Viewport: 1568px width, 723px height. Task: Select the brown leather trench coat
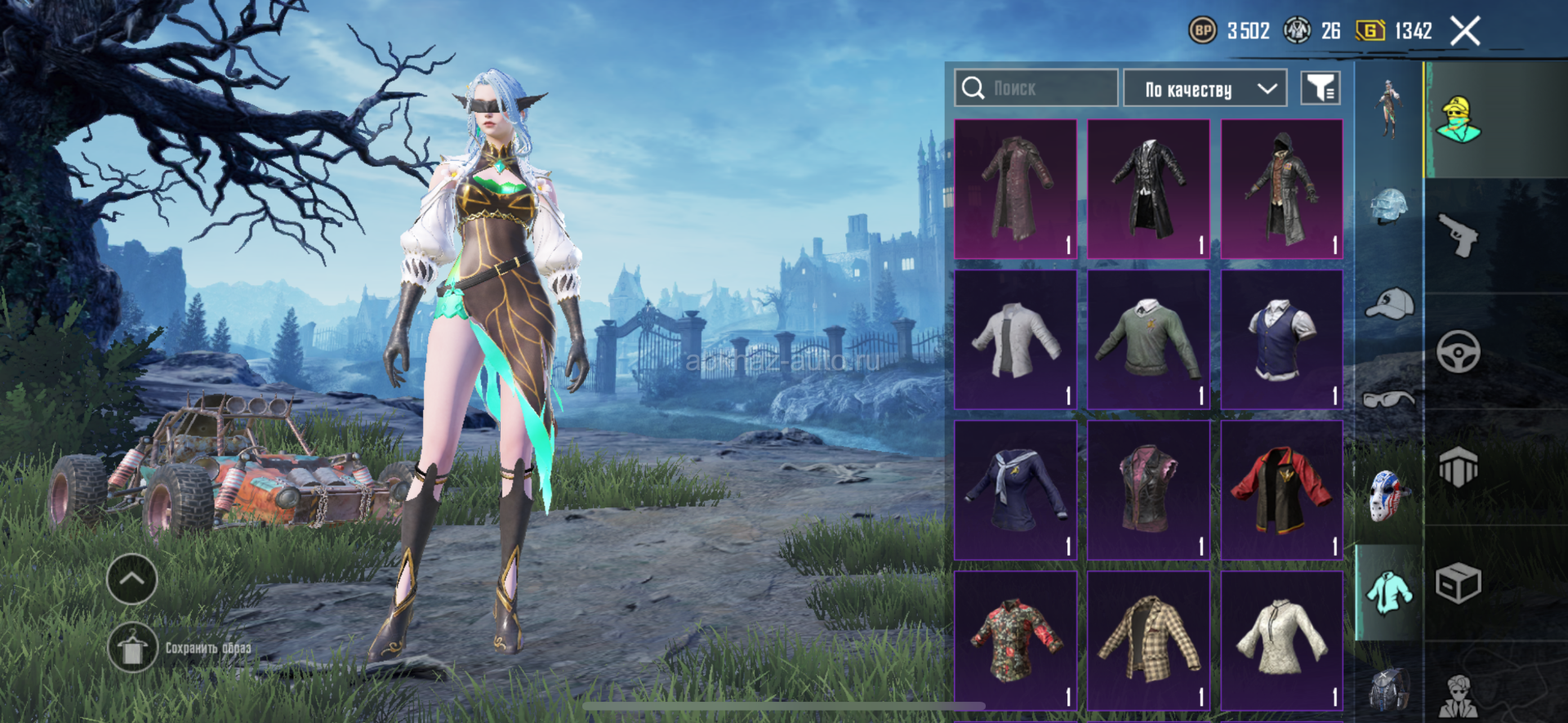[1015, 189]
